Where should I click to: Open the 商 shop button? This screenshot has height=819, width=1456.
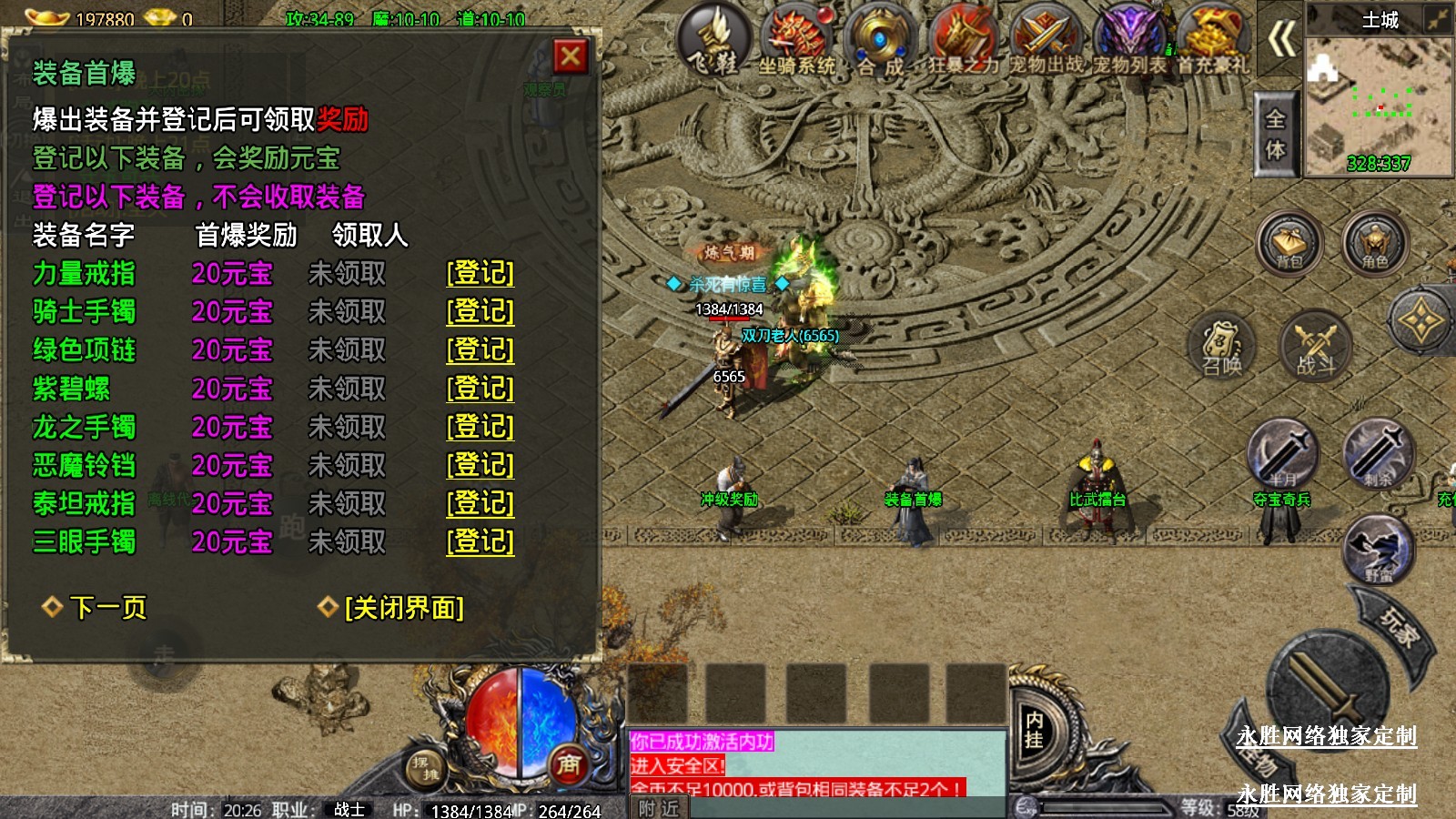pos(569,765)
